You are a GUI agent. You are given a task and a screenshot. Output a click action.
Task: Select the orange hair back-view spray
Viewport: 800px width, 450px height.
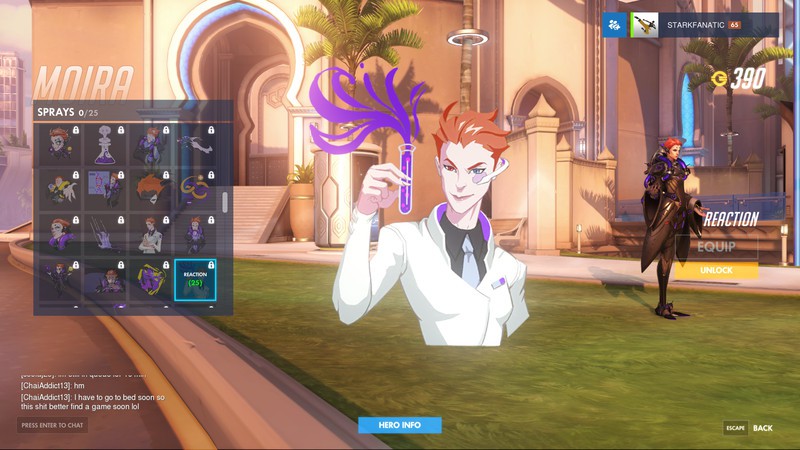tap(150, 190)
